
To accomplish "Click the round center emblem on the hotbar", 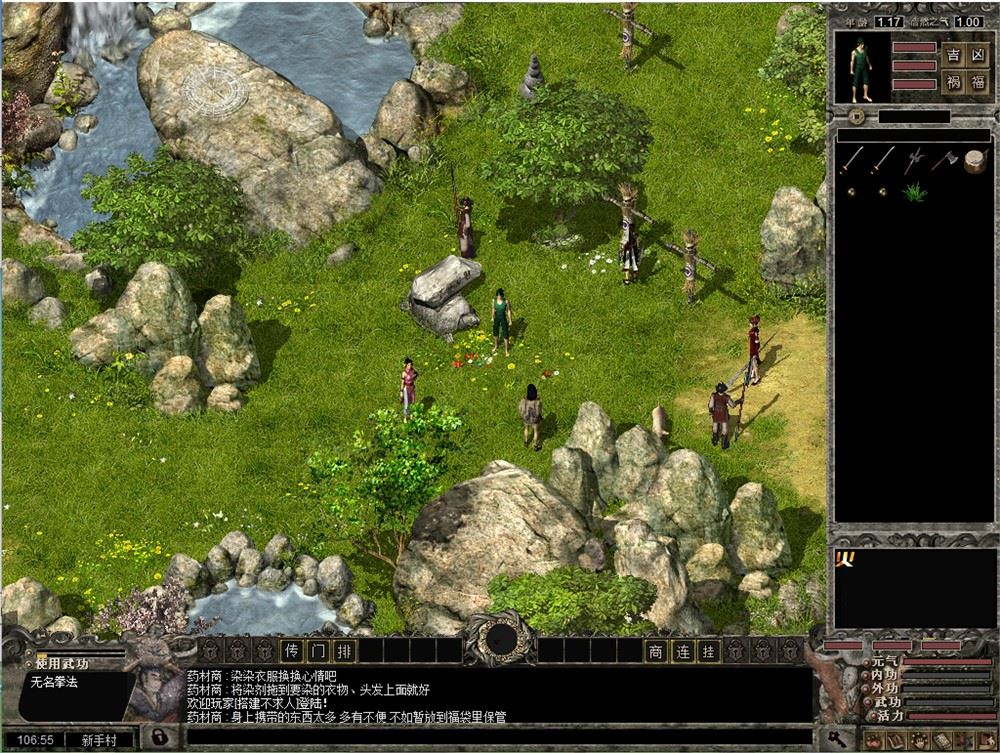I will [x=499, y=638].
